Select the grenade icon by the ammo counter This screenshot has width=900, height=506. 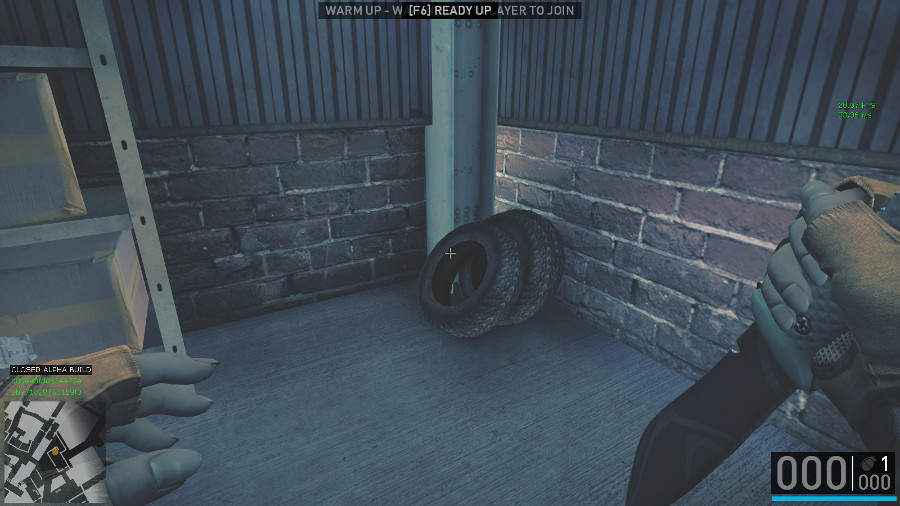tap(866, 463)
